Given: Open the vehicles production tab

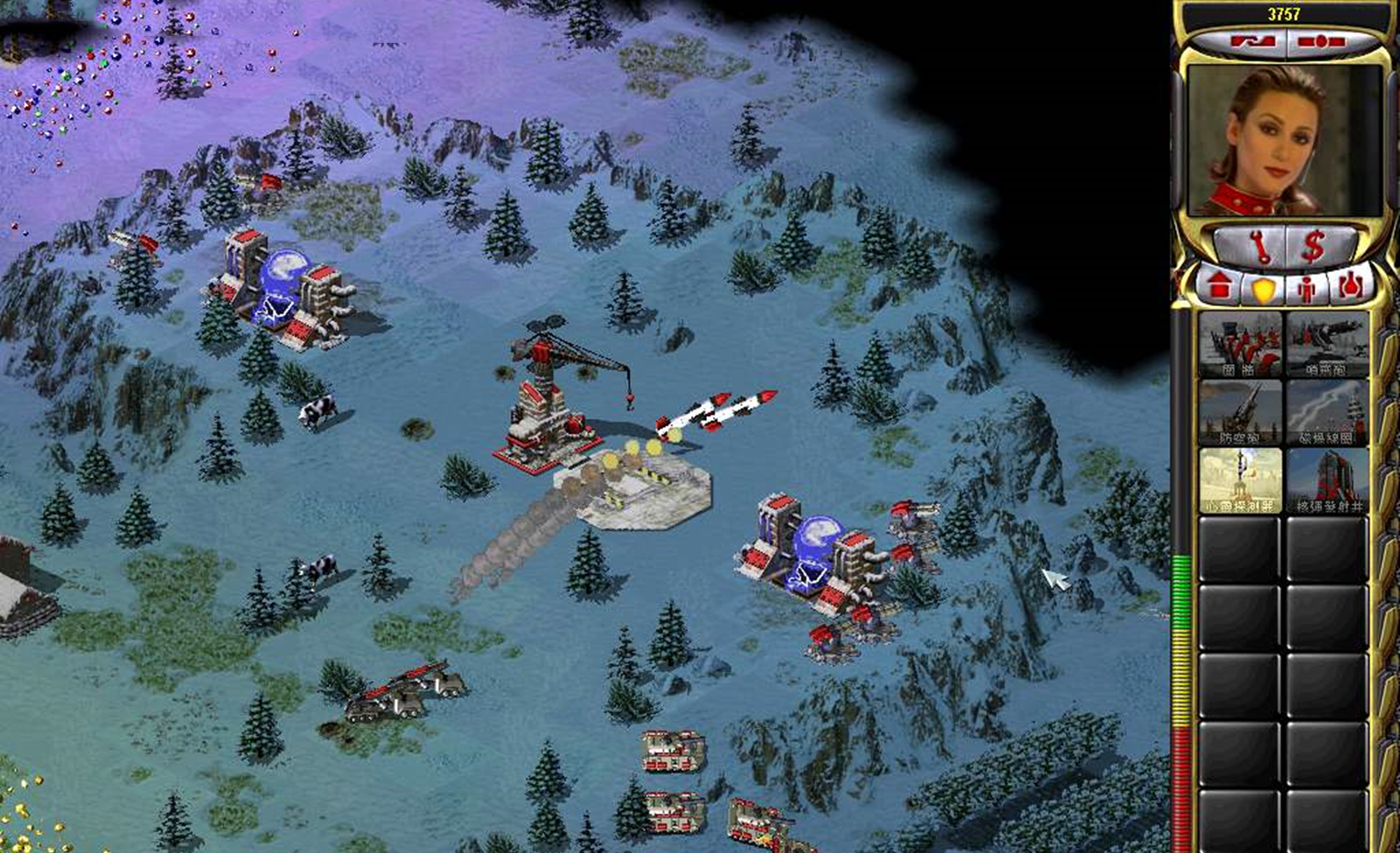Looking at the screenshot, I should click(x=1348, y=285).
